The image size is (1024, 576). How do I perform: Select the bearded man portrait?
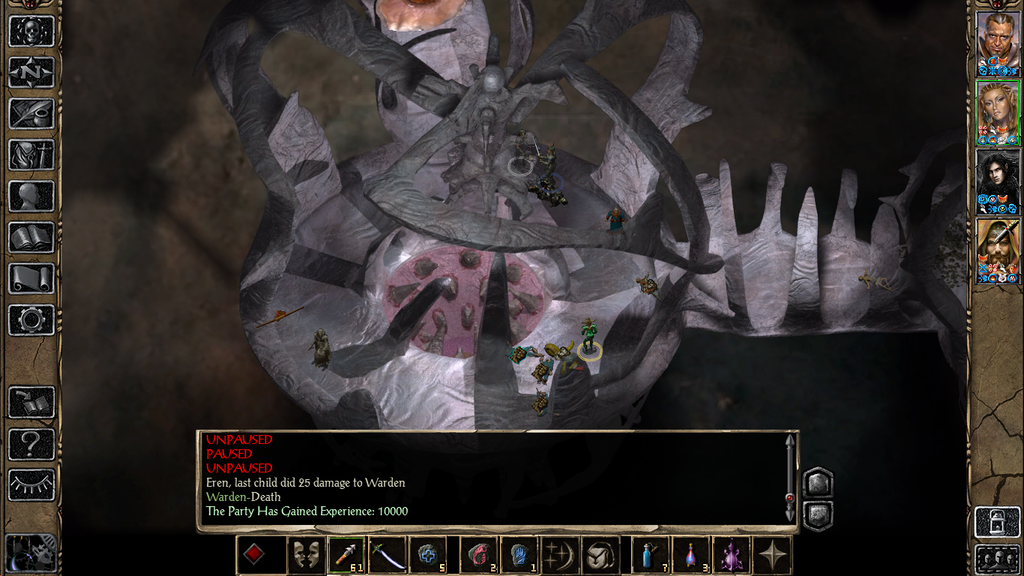pyautogui.click(x=997, y=250)
